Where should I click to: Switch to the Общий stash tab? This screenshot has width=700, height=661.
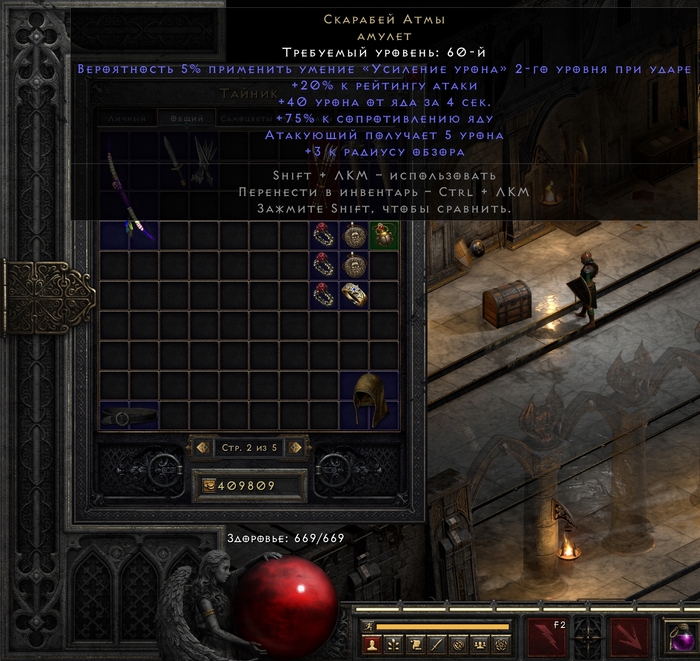click(x=185, y=118)
